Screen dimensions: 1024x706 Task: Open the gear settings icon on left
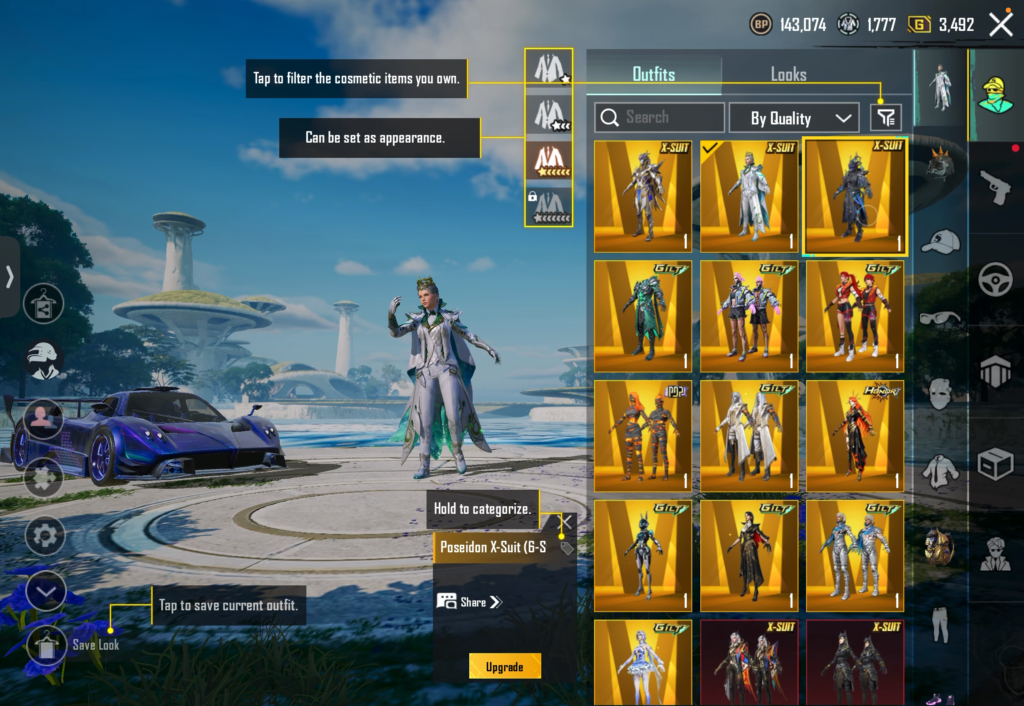pyautogui.click(x=45, y=537)
